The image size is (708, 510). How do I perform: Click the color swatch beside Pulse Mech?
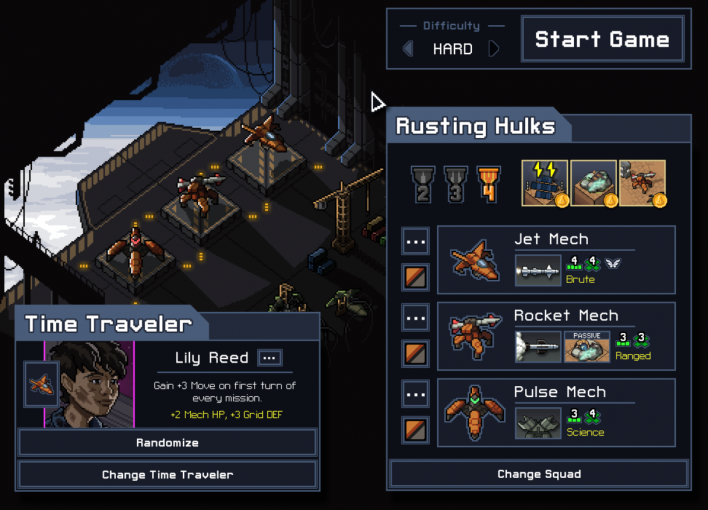(416, 428)
